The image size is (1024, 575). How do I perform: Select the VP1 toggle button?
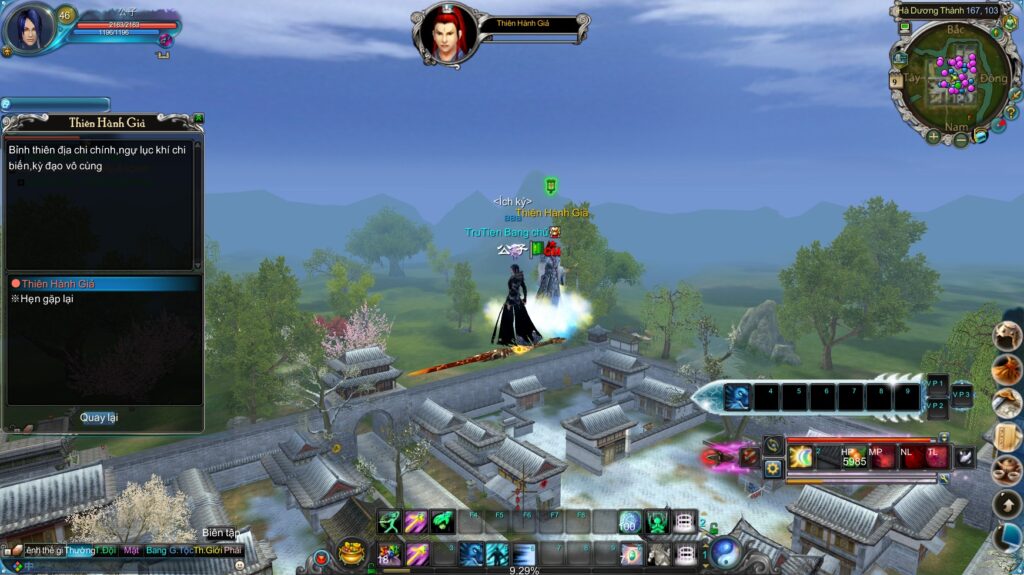[936, 385]
